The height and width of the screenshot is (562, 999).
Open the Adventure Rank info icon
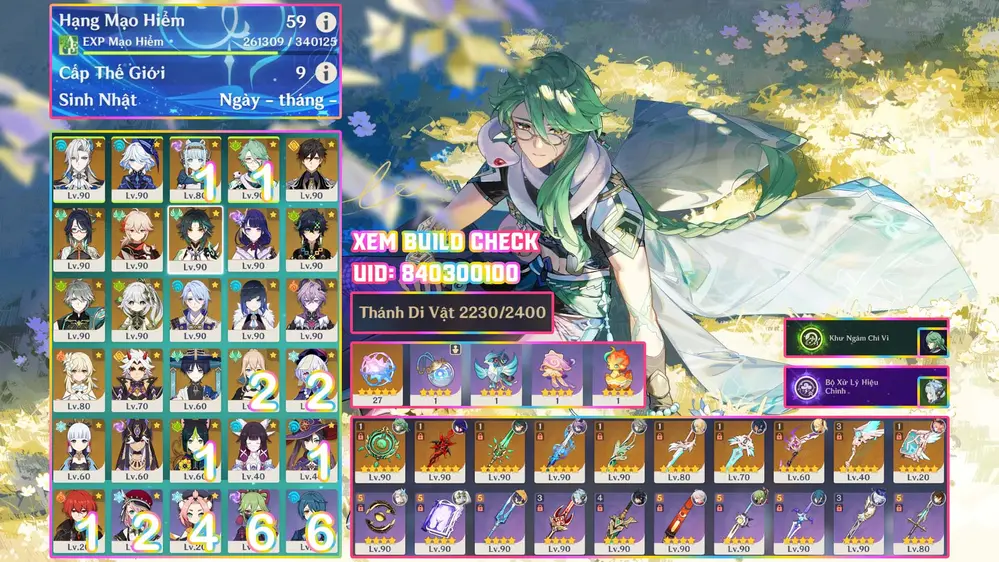[x=325, y=22]
